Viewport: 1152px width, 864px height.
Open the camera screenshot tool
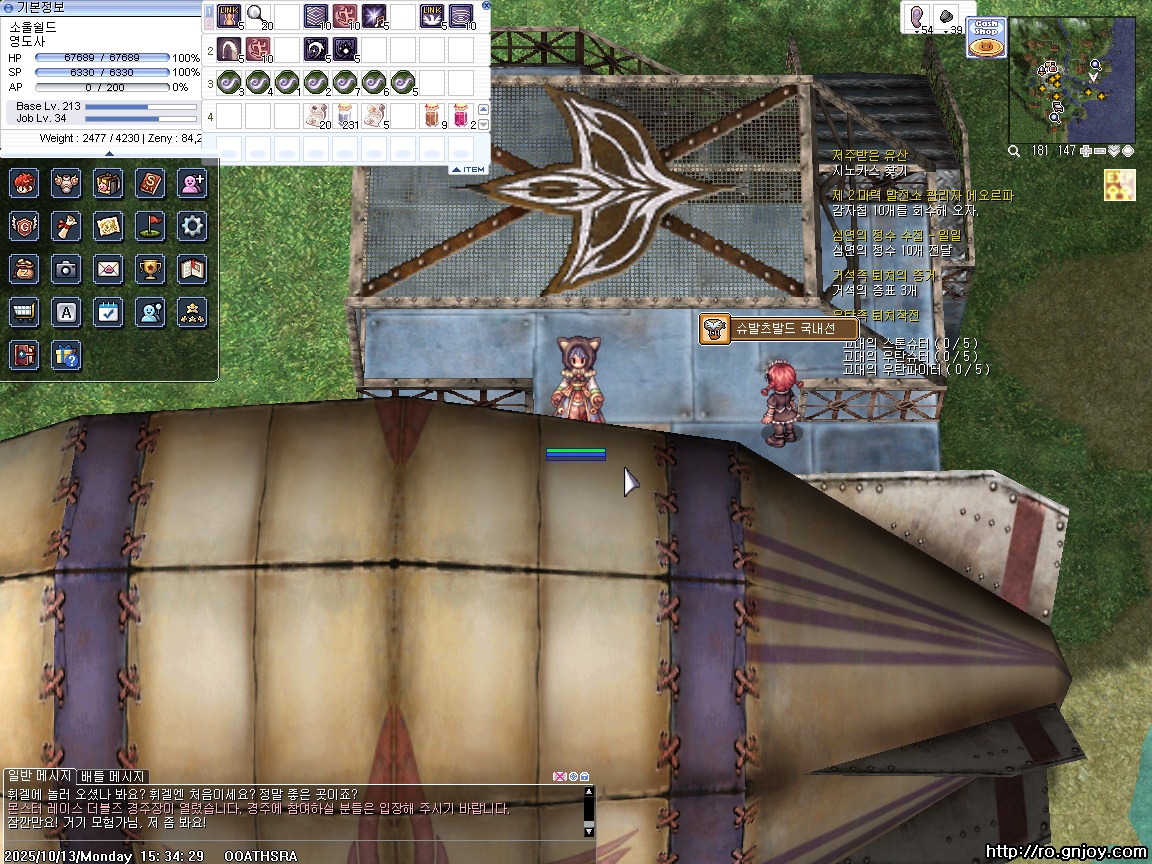tap(66, 268)
